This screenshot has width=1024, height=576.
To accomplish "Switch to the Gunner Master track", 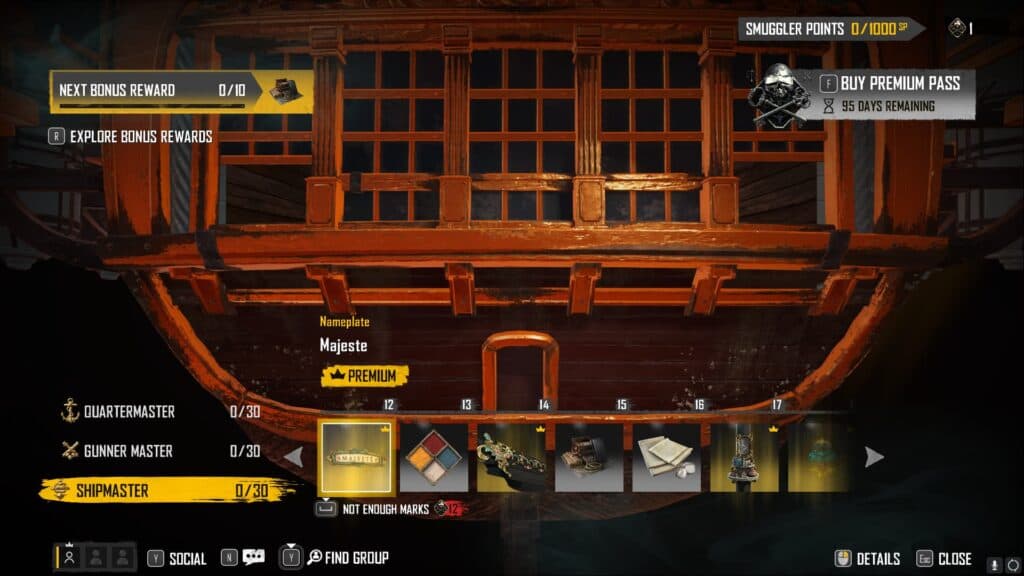I will click(x=127, y=451).
